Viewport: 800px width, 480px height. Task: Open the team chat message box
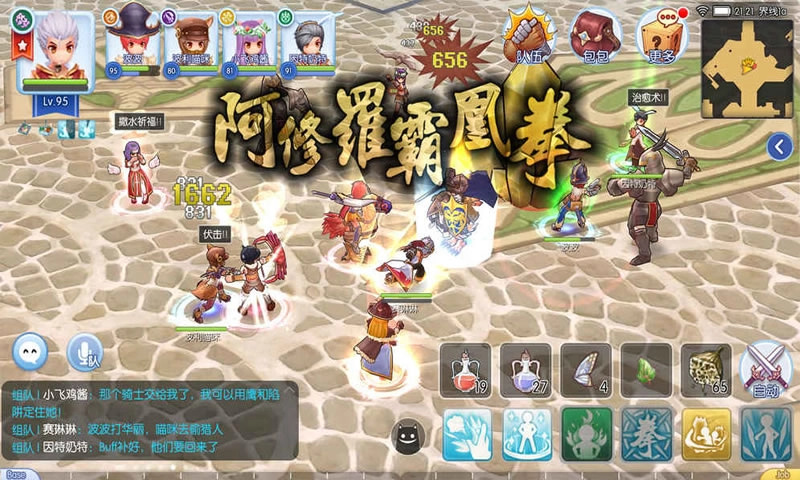150,420
